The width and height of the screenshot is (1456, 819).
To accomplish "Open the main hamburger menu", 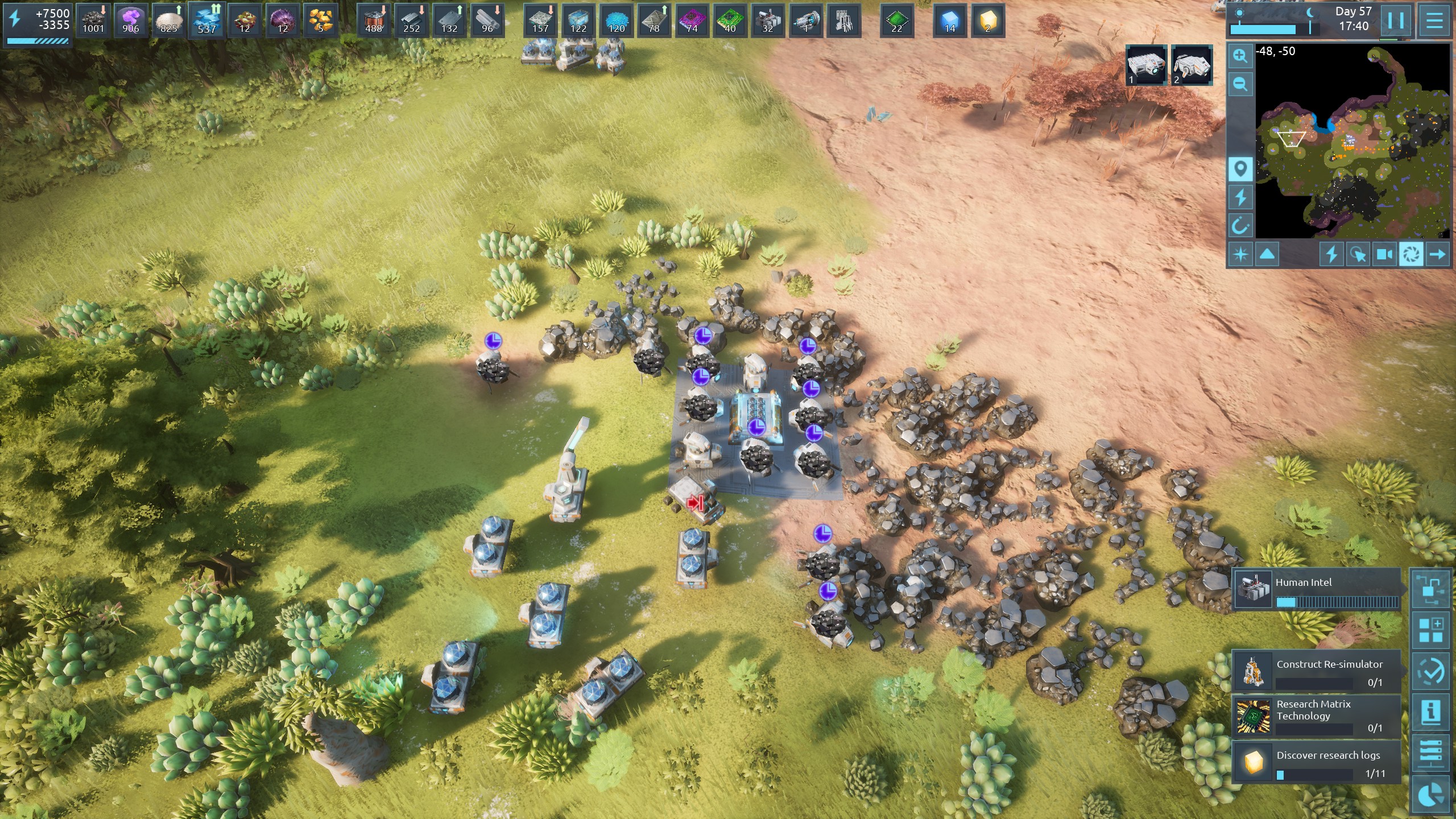I will click(1434, 21).
